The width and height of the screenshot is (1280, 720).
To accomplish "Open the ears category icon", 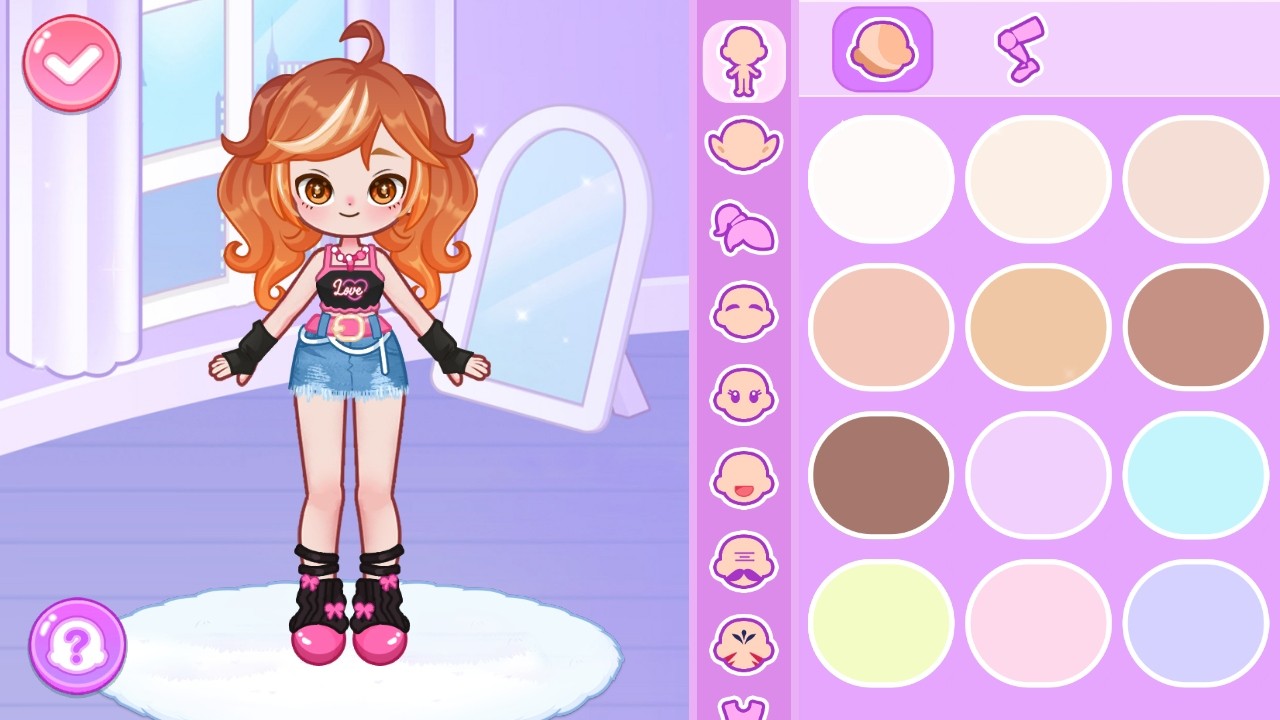I will pyautogui.click(x=743, y=145).
